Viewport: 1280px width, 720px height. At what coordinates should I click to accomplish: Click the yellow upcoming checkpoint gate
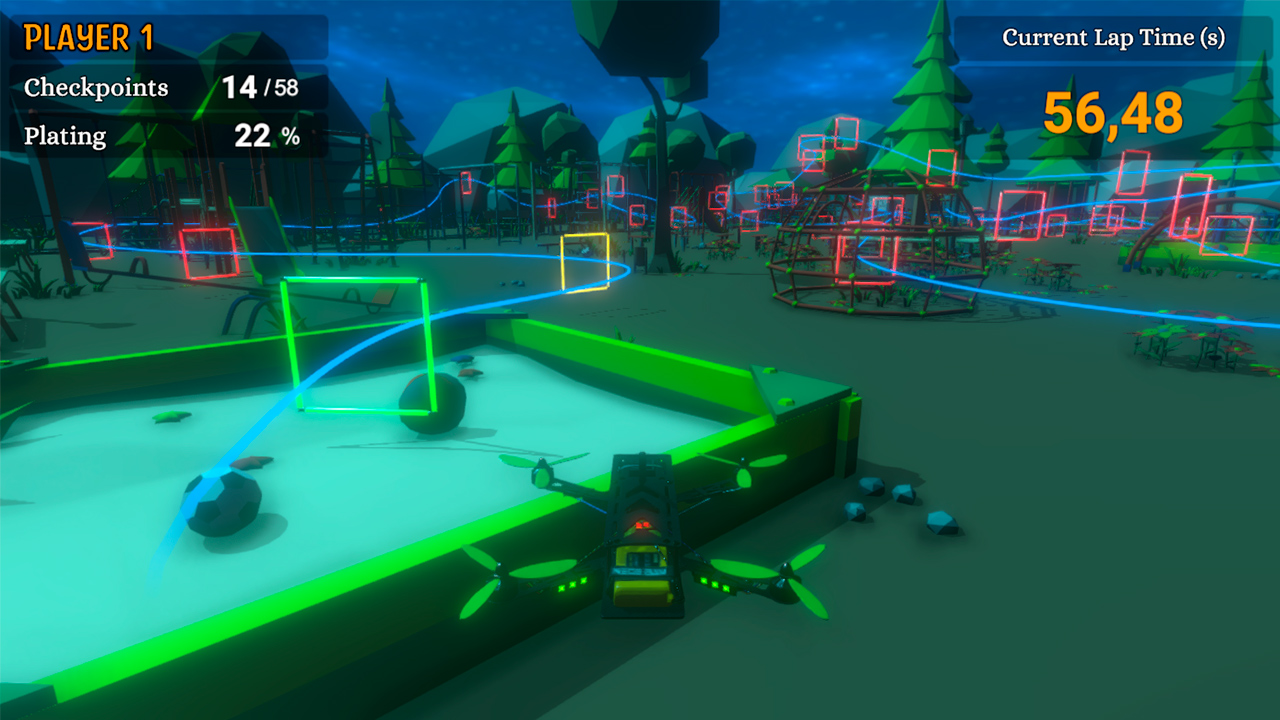coord(588,259)
